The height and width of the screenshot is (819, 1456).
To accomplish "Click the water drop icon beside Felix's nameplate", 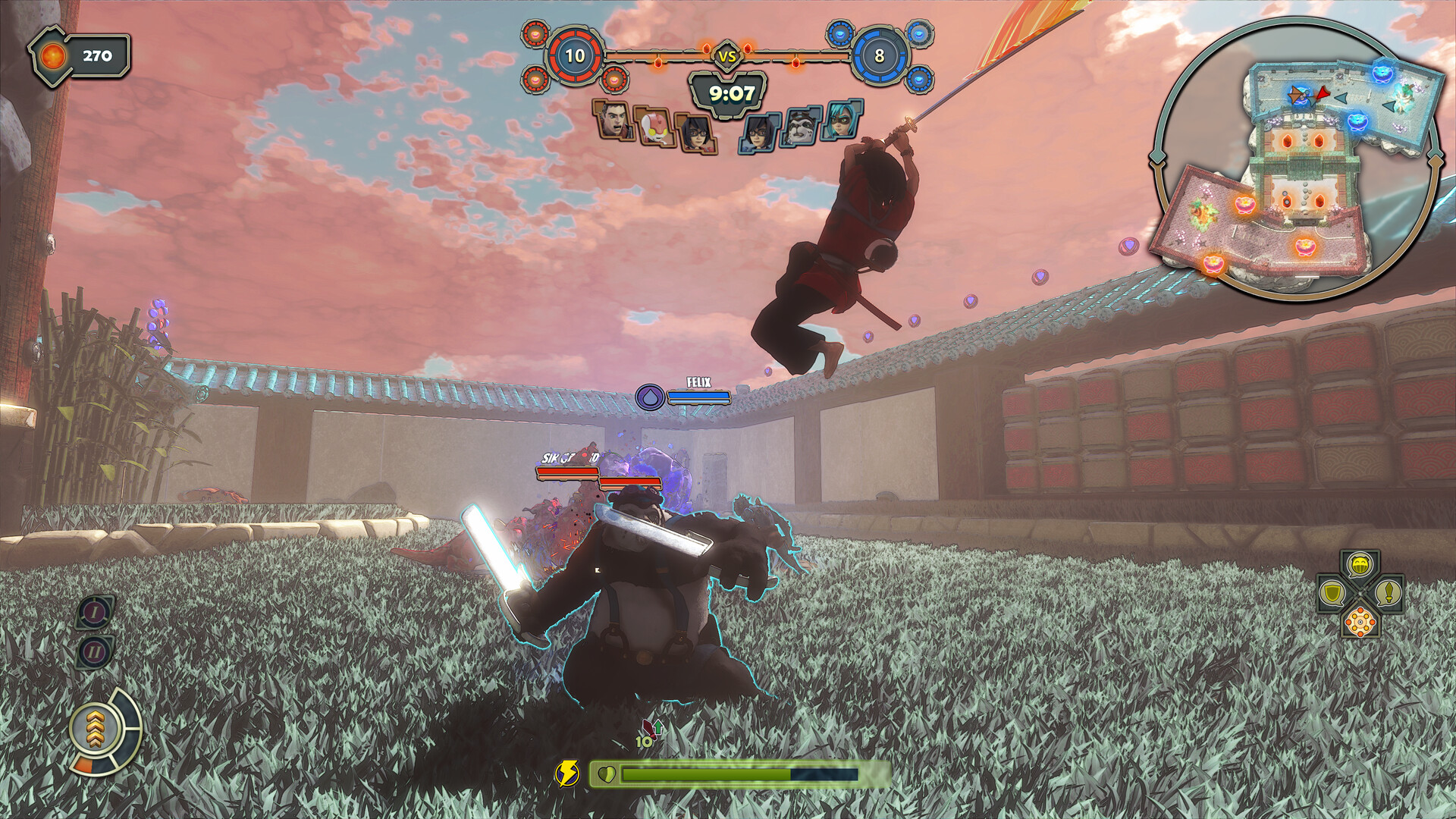I will pos(650,397).
